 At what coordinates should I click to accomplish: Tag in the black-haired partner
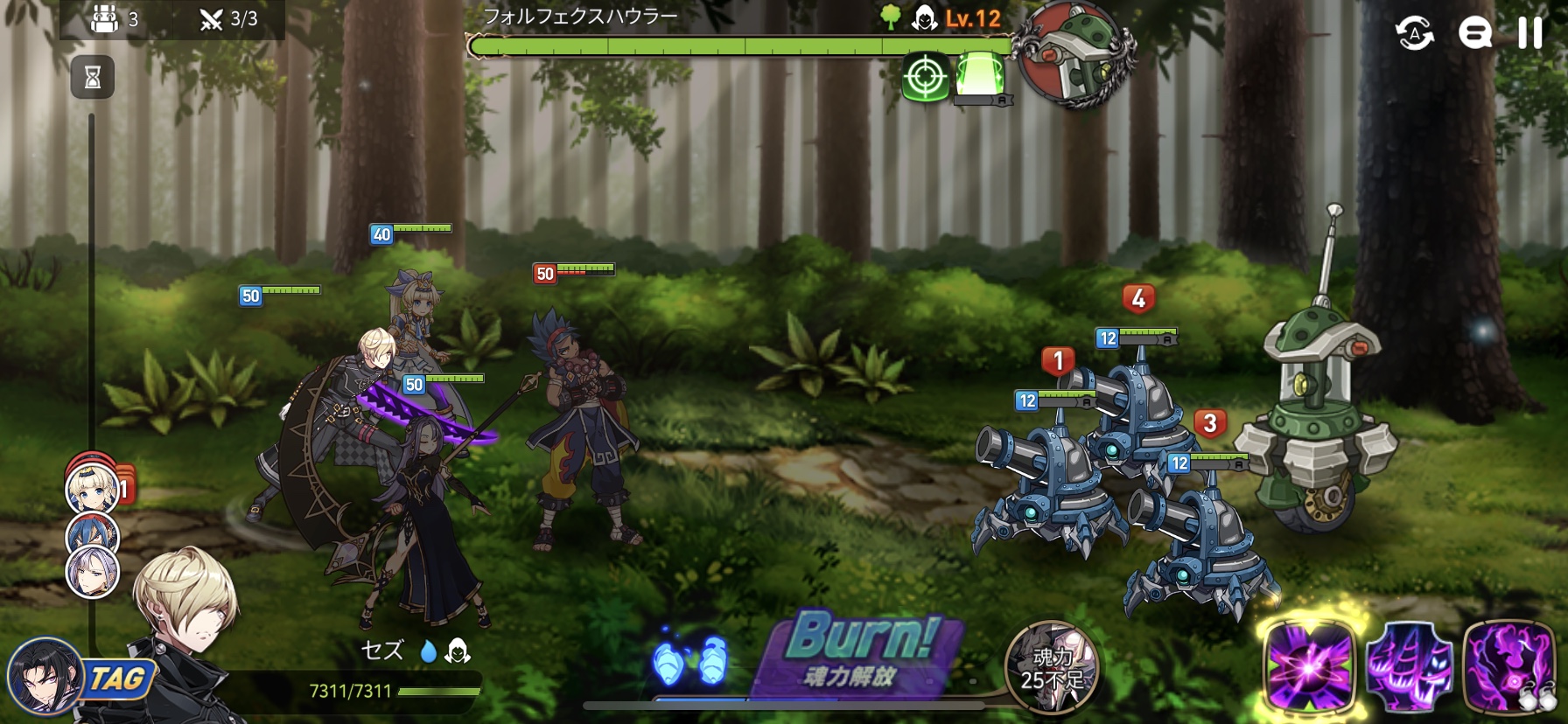pyautogui.click(x=44, y=678)
